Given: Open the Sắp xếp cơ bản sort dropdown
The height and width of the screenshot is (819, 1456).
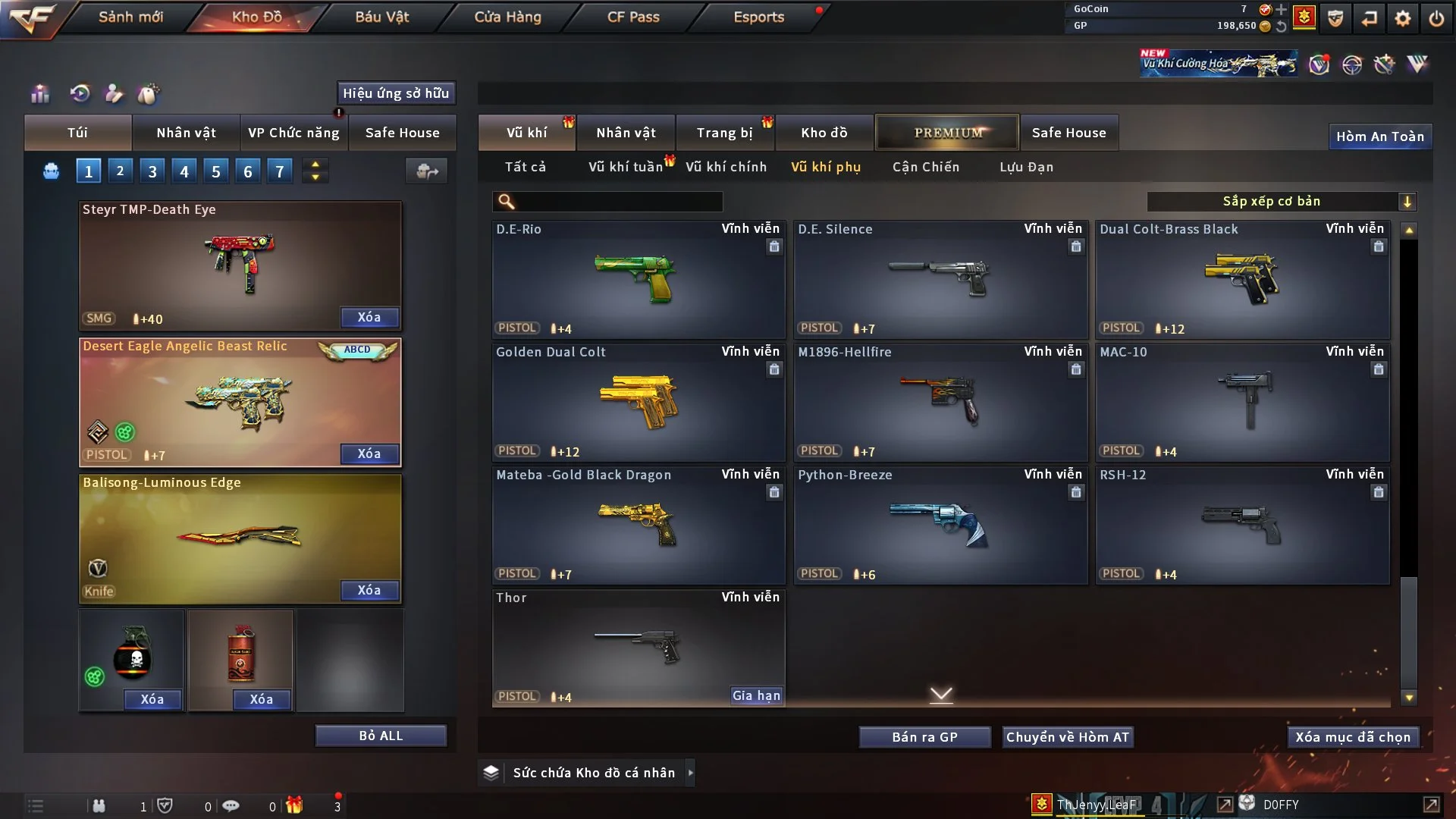Looking at the screenshot, I should pyautogui.click(x=1281, y=201).
